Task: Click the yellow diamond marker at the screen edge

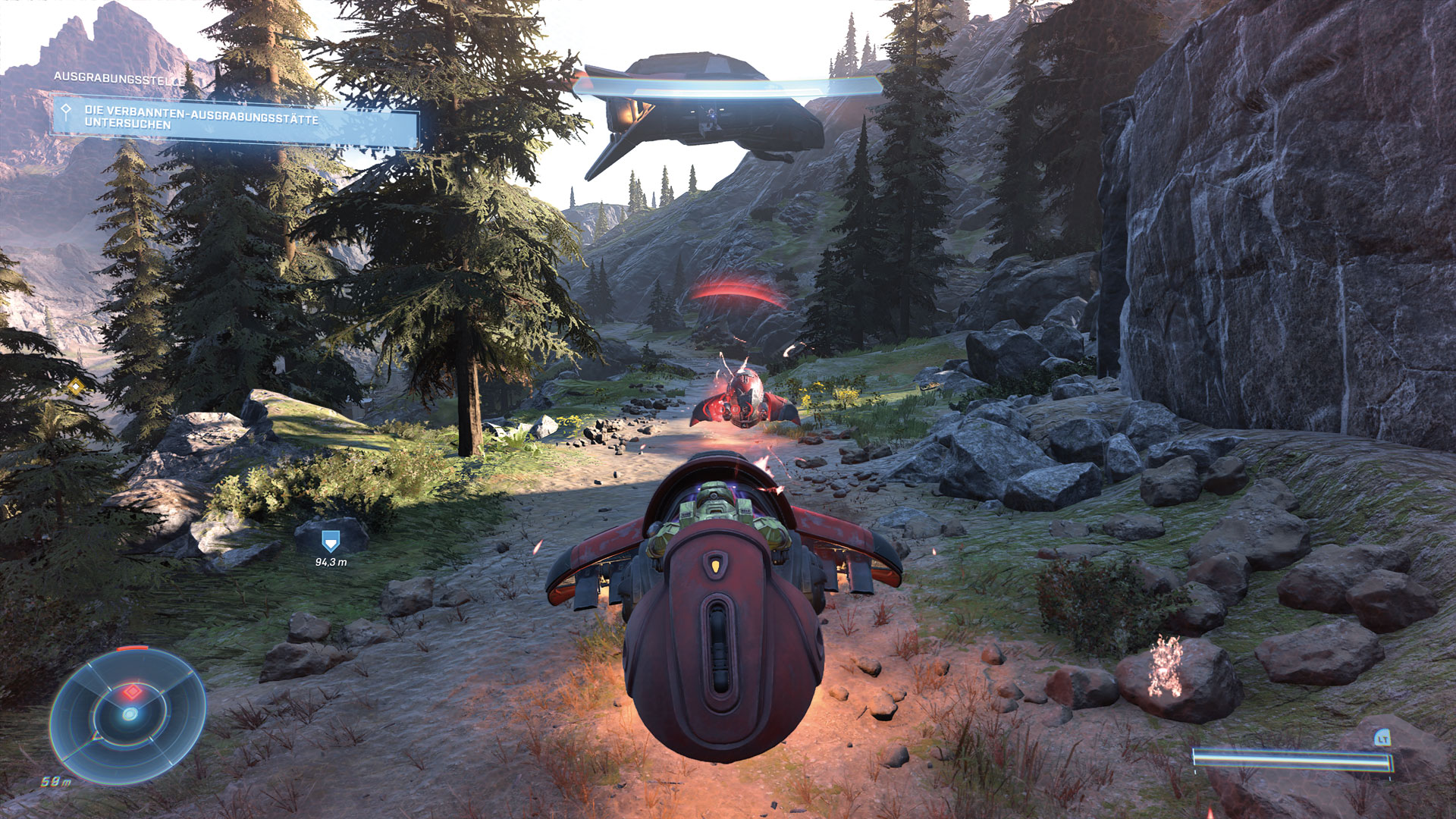Action: click(75, 388)
